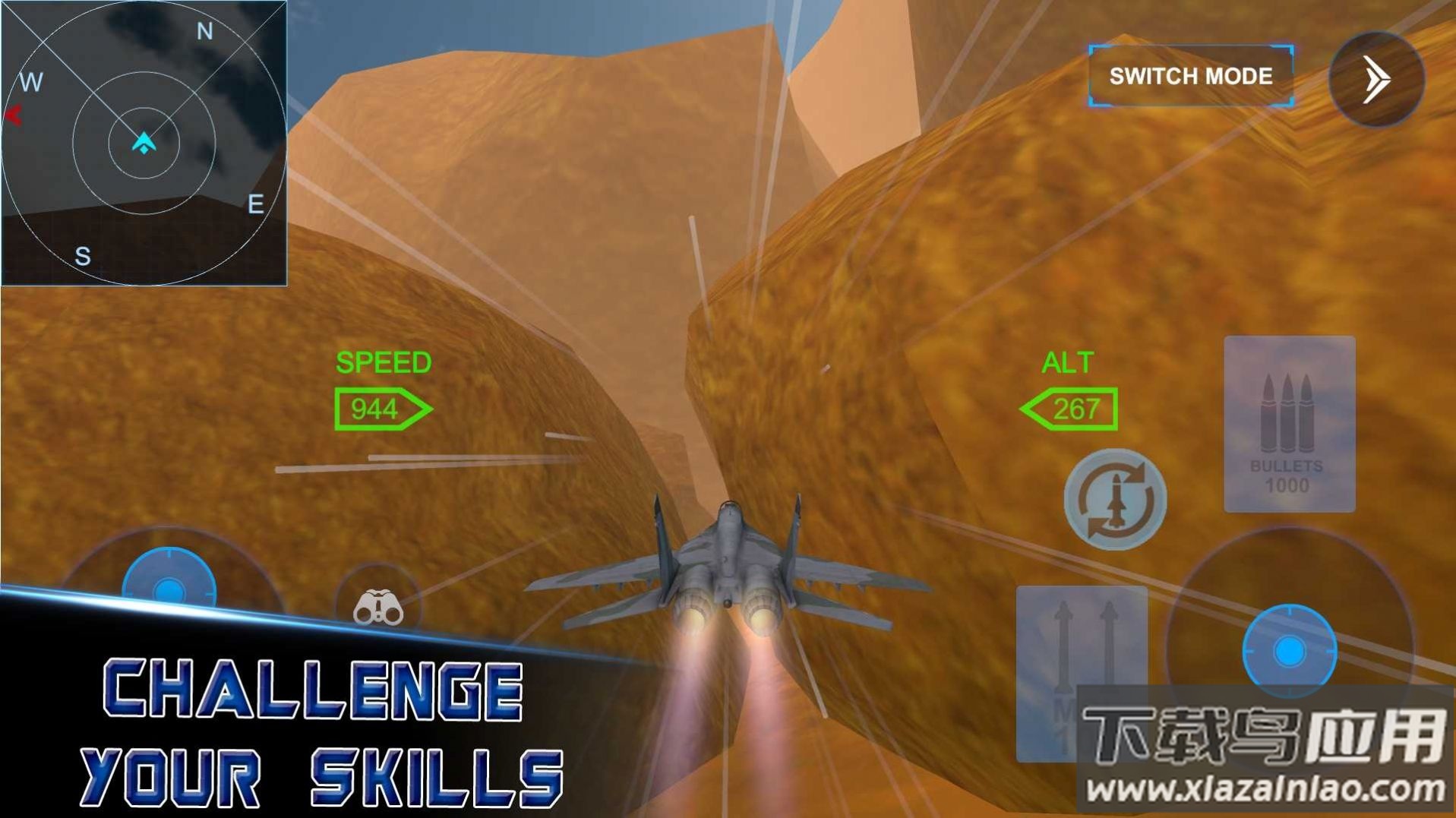
Task: Tap the white boost arrow icon top right
Action: tap(1376, 78)
